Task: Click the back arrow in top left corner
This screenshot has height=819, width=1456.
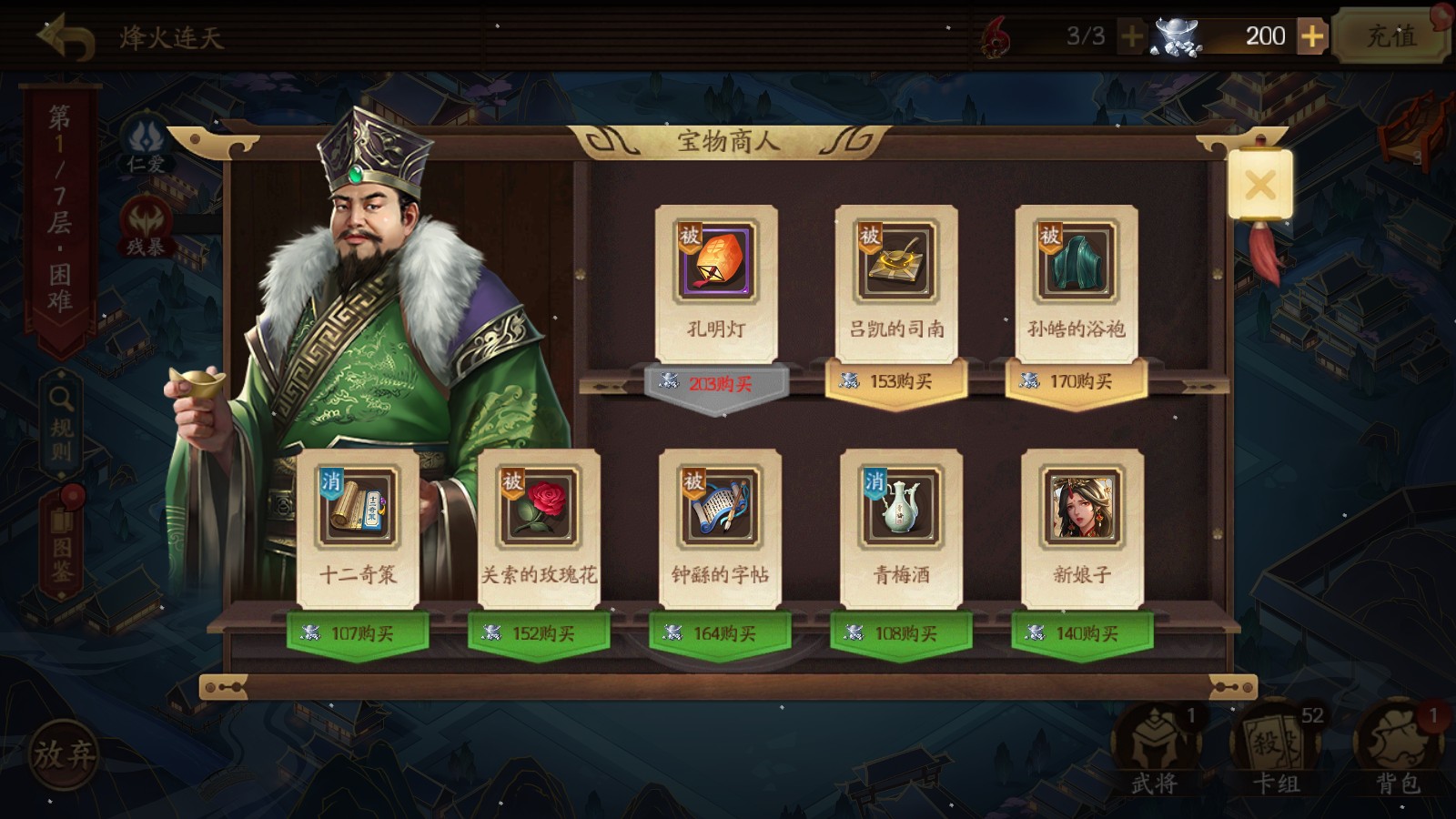Action: (64, 36)
